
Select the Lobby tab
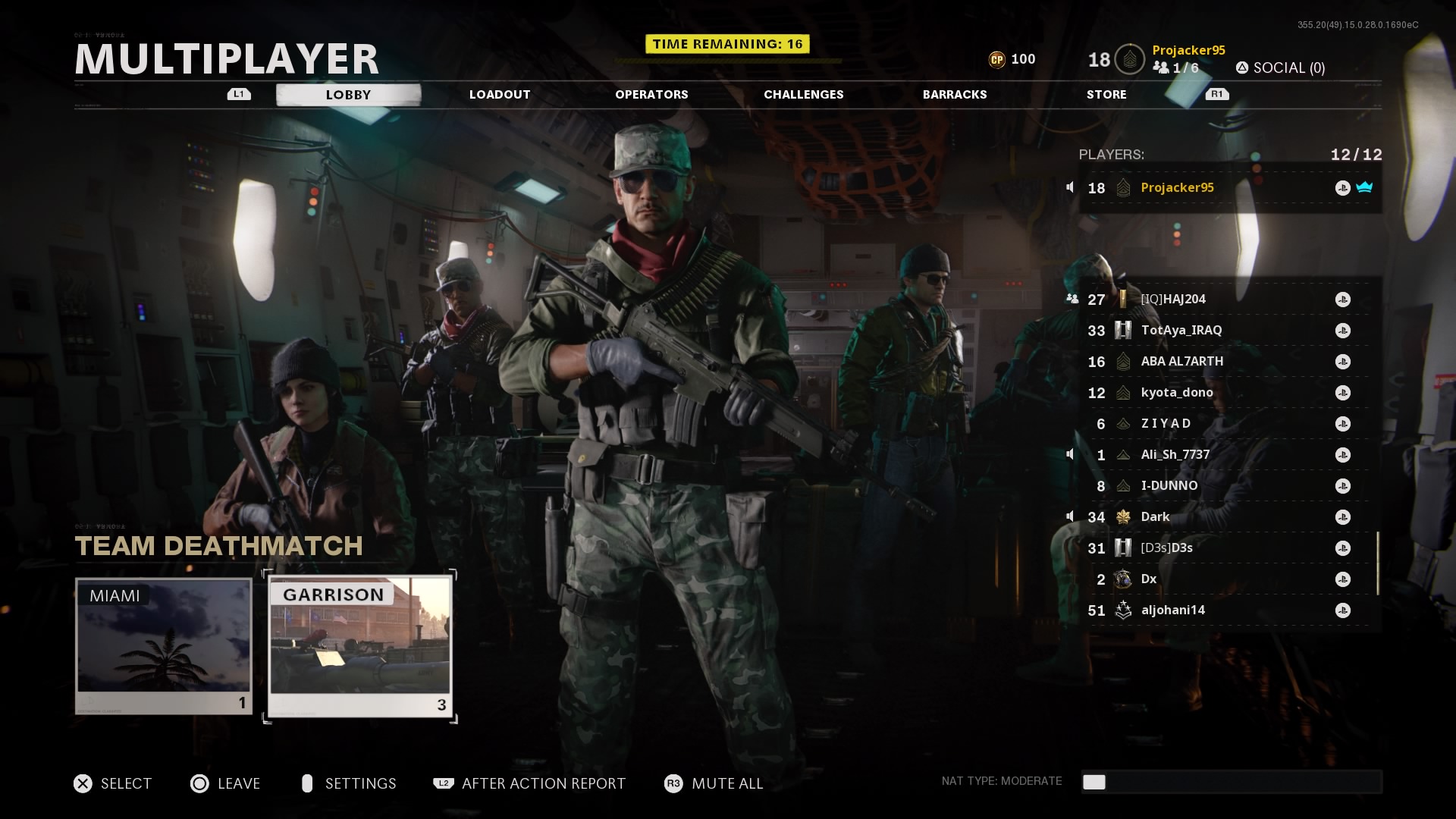(x=348, y=95)
